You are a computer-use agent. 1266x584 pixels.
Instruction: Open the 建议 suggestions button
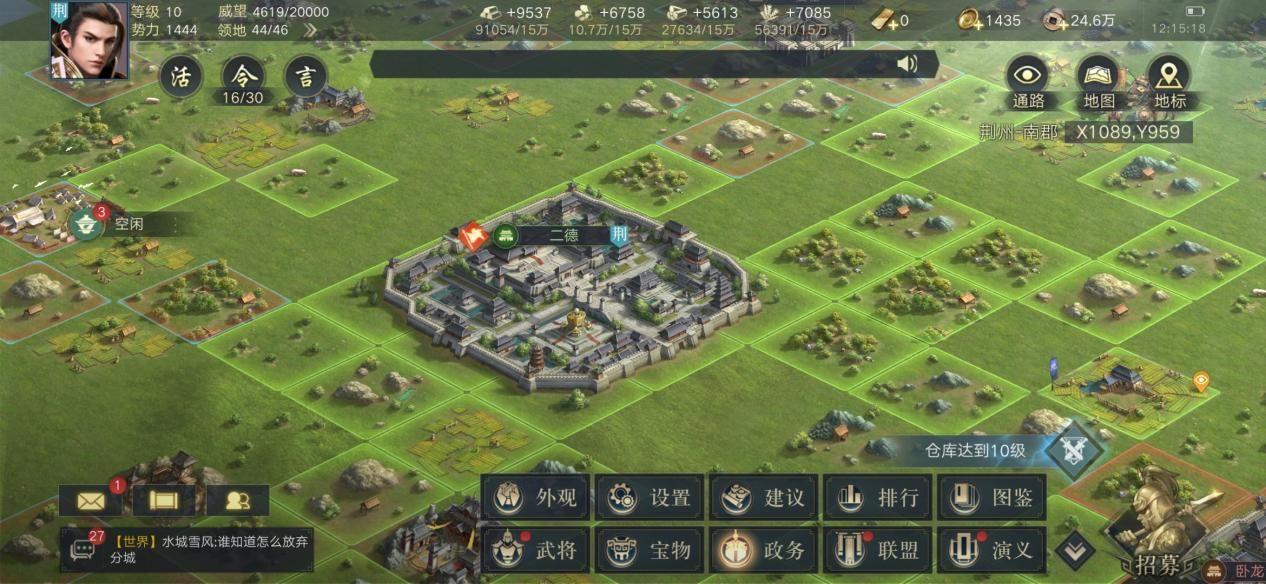[765, 497]
